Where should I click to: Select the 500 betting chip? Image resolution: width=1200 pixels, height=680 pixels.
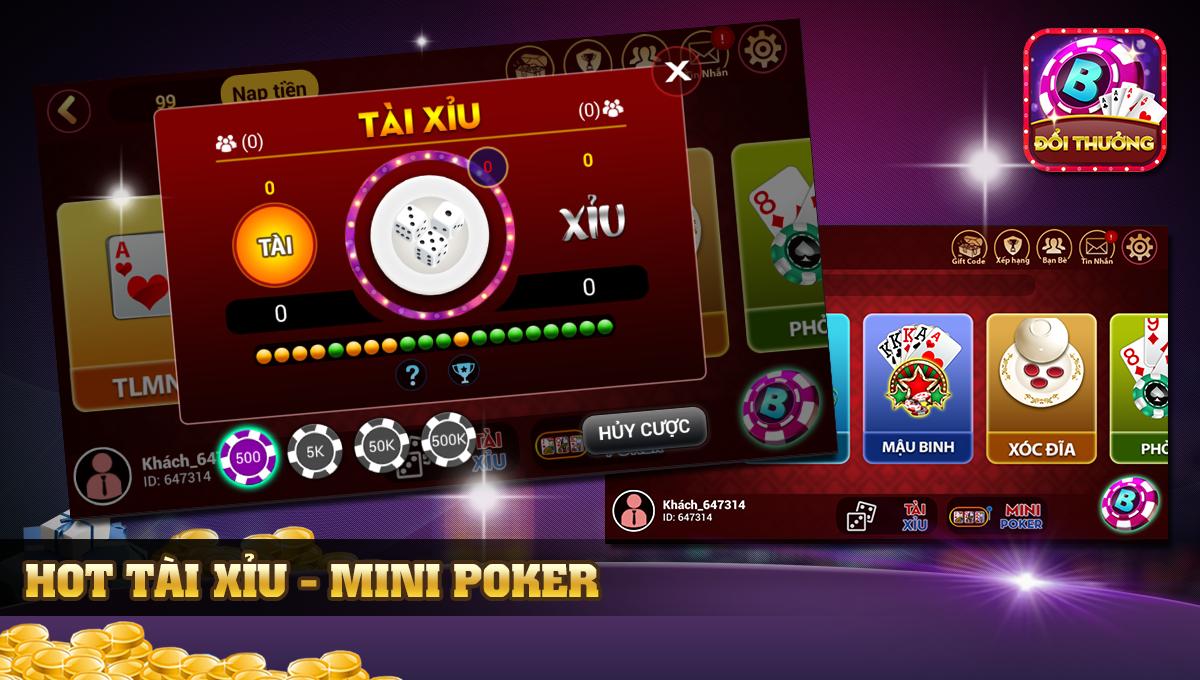pyautogui.click(x=249, y=458)
